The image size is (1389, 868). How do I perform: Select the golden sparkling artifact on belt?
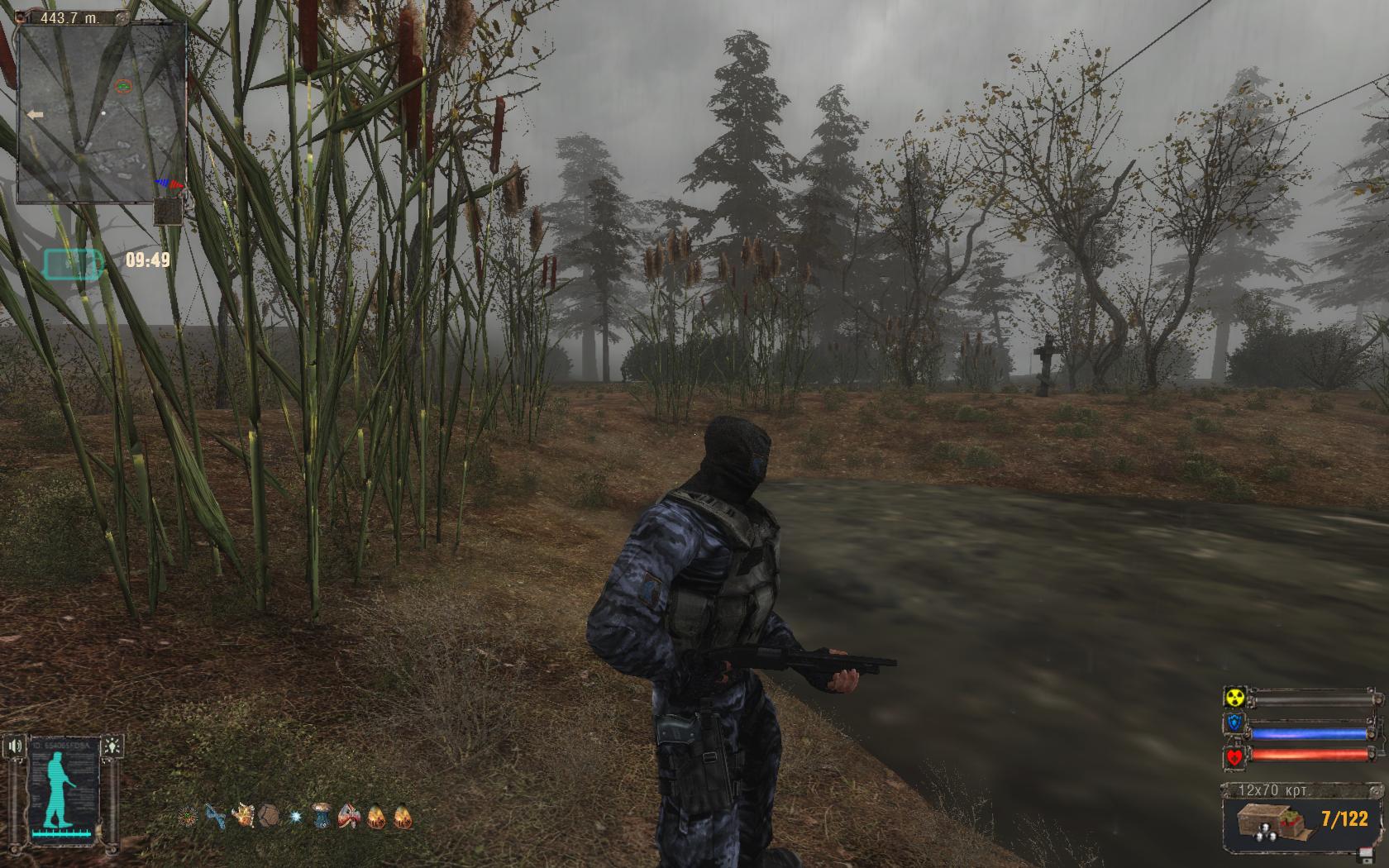[x=243, y=817]
